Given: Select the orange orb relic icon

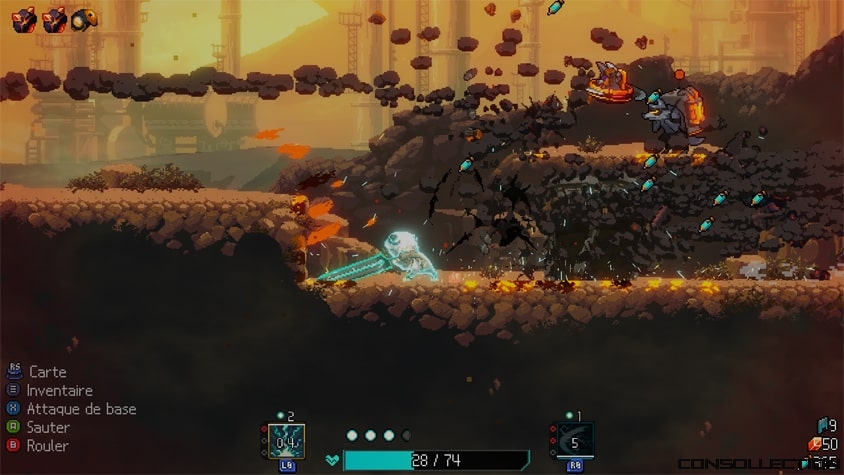Looking at the screenshot, I should [86, 17].
